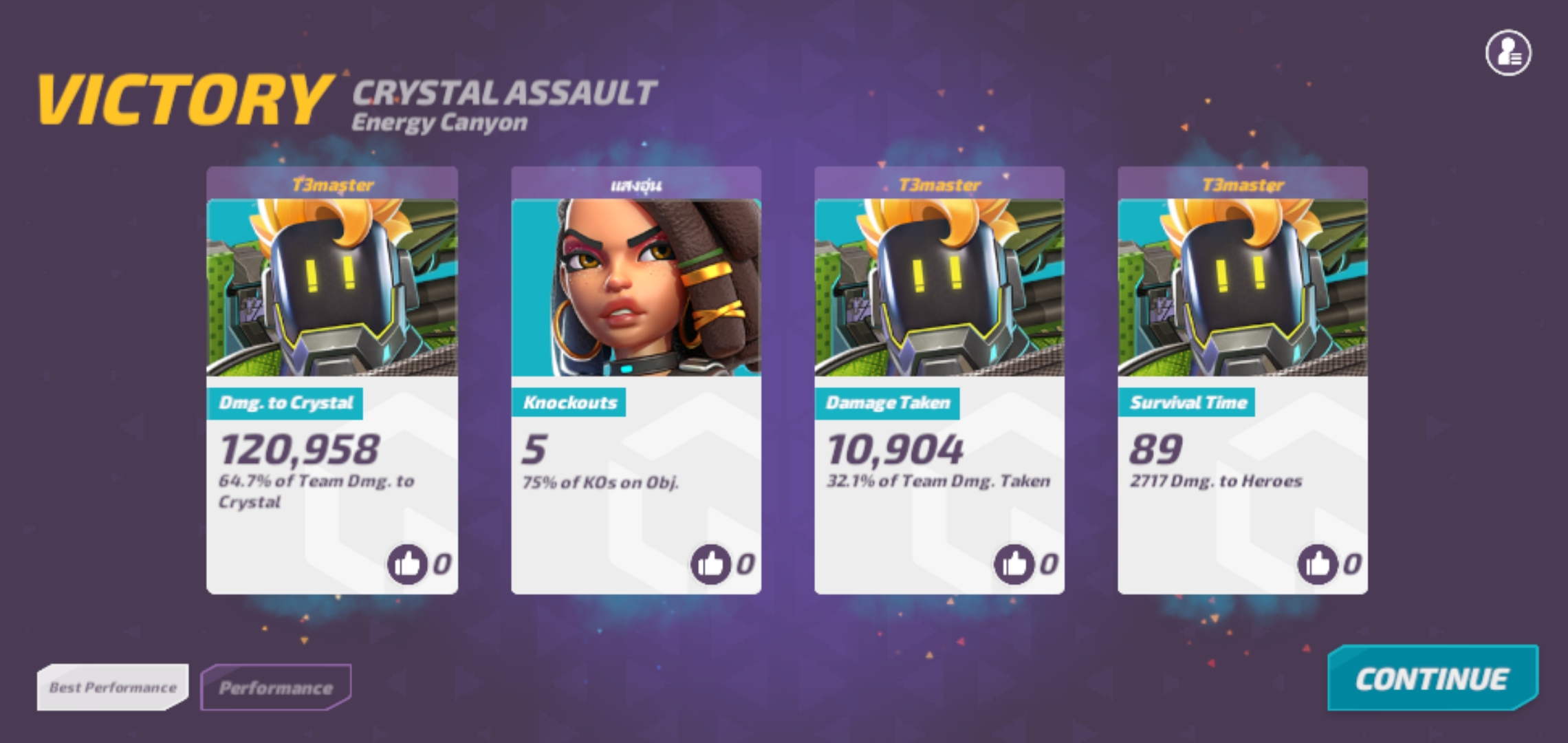Click the แสงอุ่น player name banner

[635, 184]
